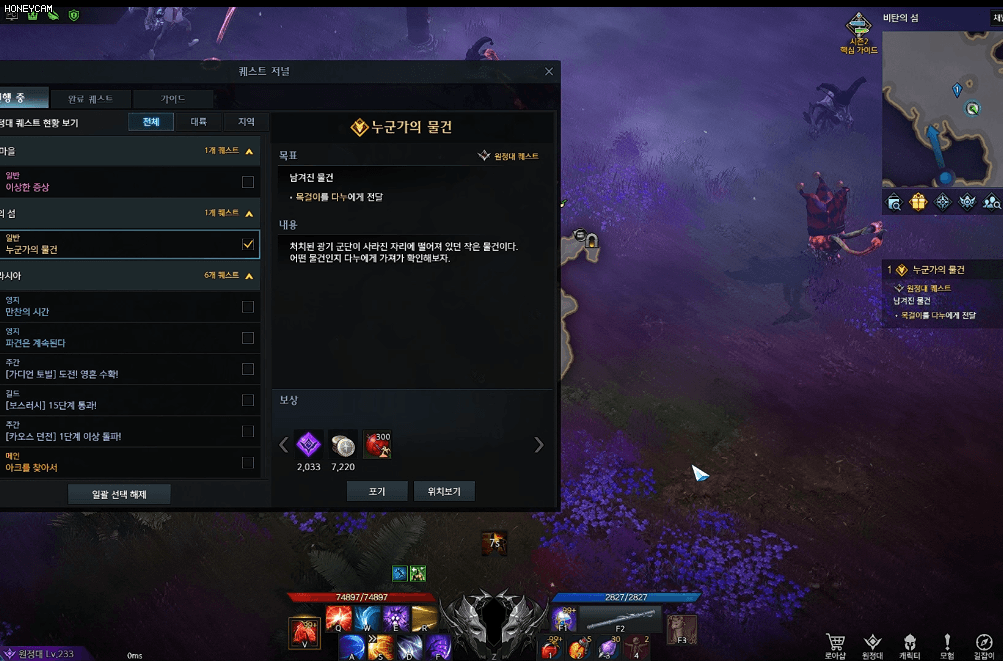Open the 시즌2 핵심 가이드 icon
Image resolution: width=1003 pixels, height=661 pixels.
858,32
